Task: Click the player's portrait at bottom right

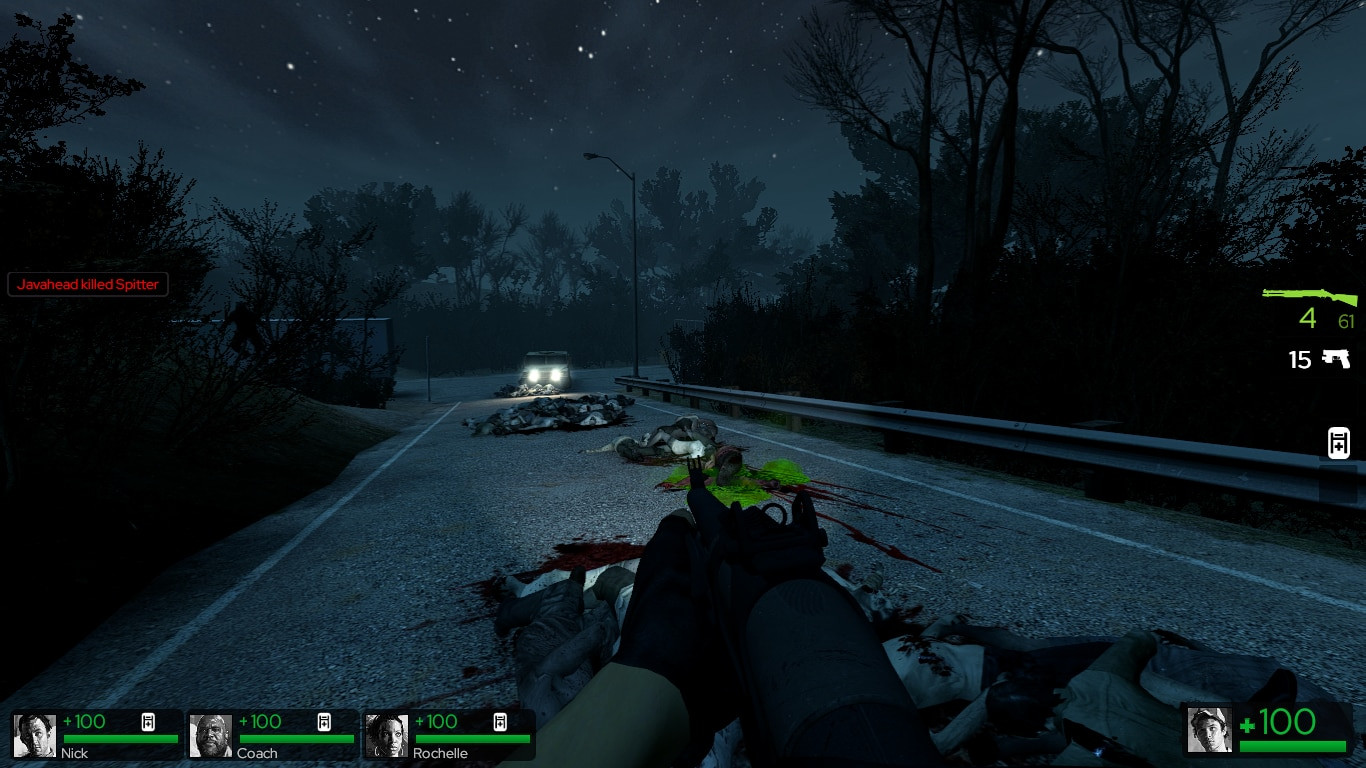Action: (x=1208, y=731)
